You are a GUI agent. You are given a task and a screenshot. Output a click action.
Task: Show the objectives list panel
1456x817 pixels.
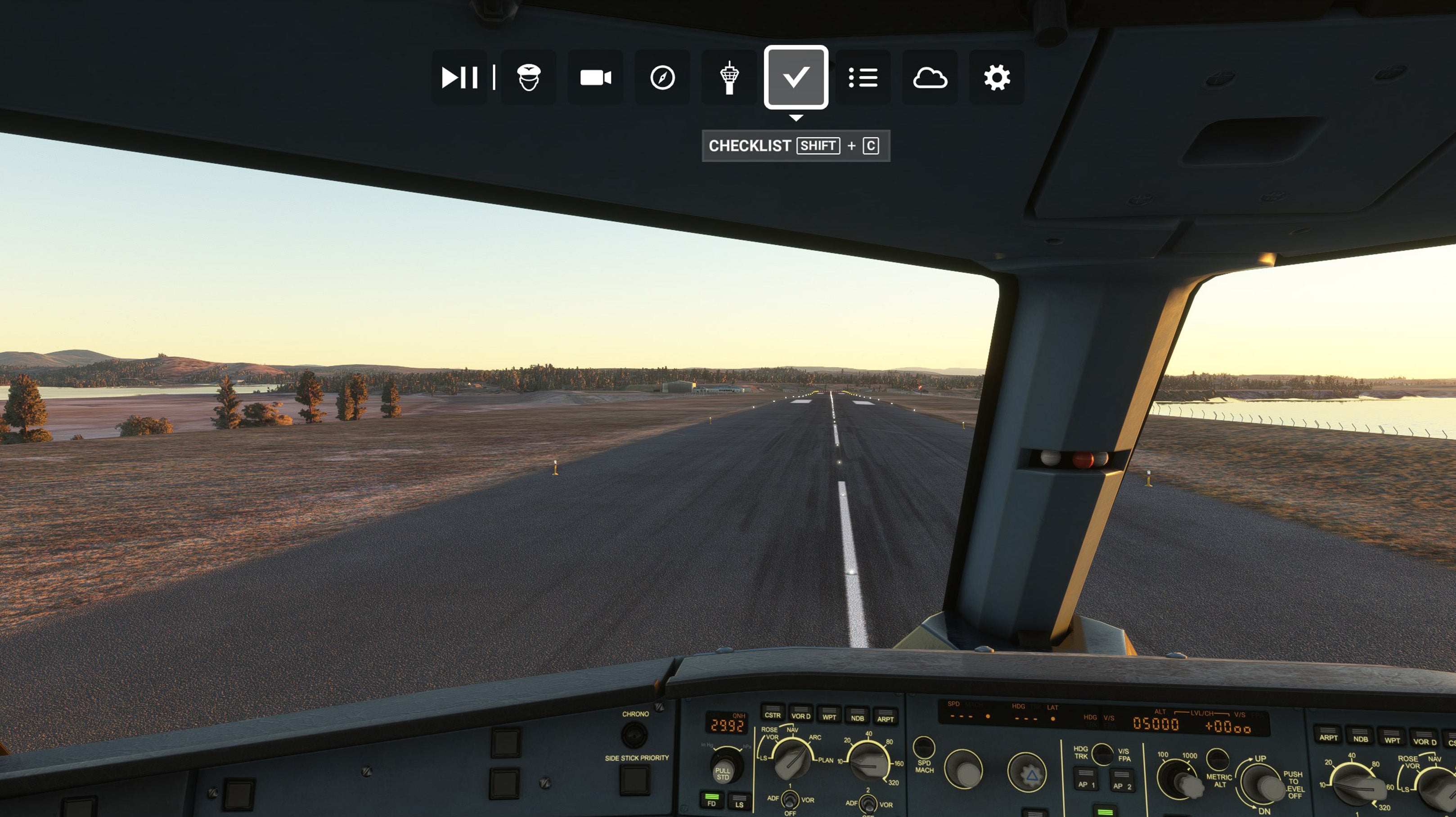(x=863, y=77)
